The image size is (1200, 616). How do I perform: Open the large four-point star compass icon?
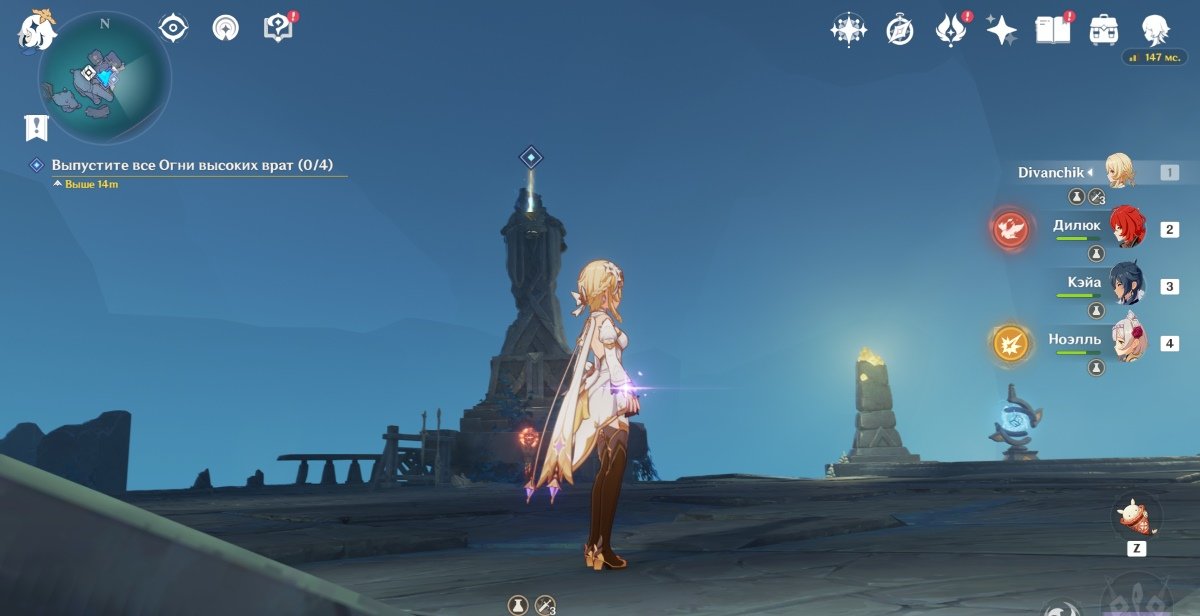848,30
